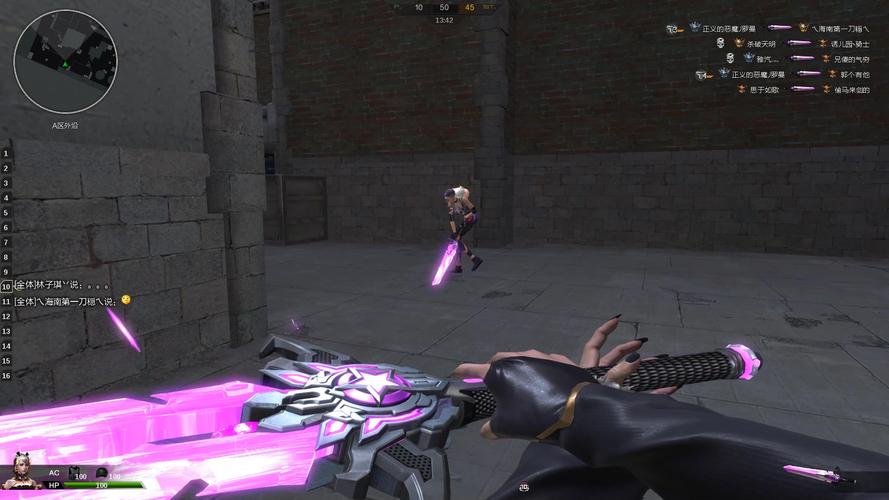This screenshot has height=500, width=889.
Task: Select the equipped knife weapon icon
Action: pyautogui.click(x=806, y=472)
